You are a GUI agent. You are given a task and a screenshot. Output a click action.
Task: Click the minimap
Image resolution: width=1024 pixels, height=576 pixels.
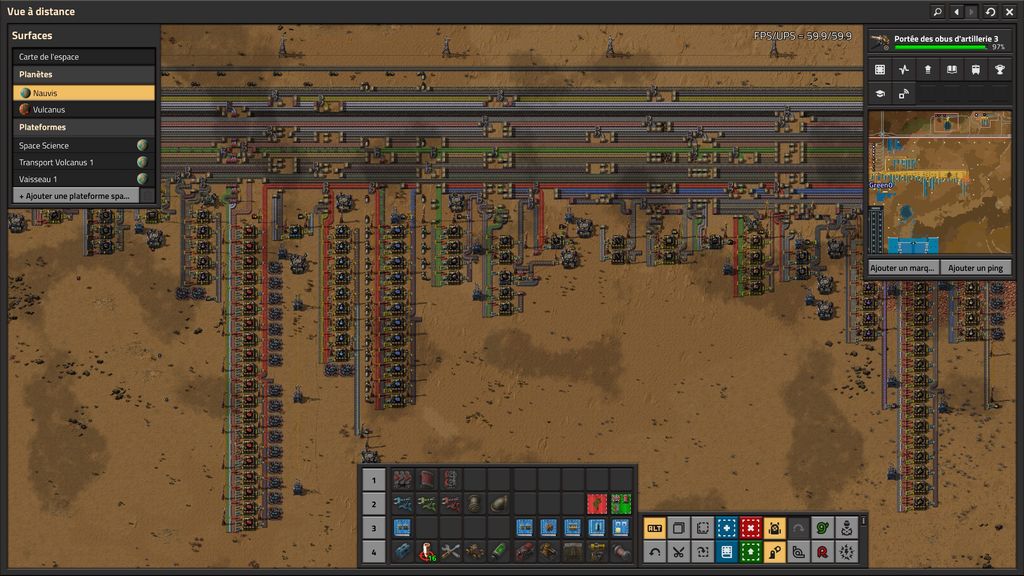pyautogui.click(x=939, y=181)
